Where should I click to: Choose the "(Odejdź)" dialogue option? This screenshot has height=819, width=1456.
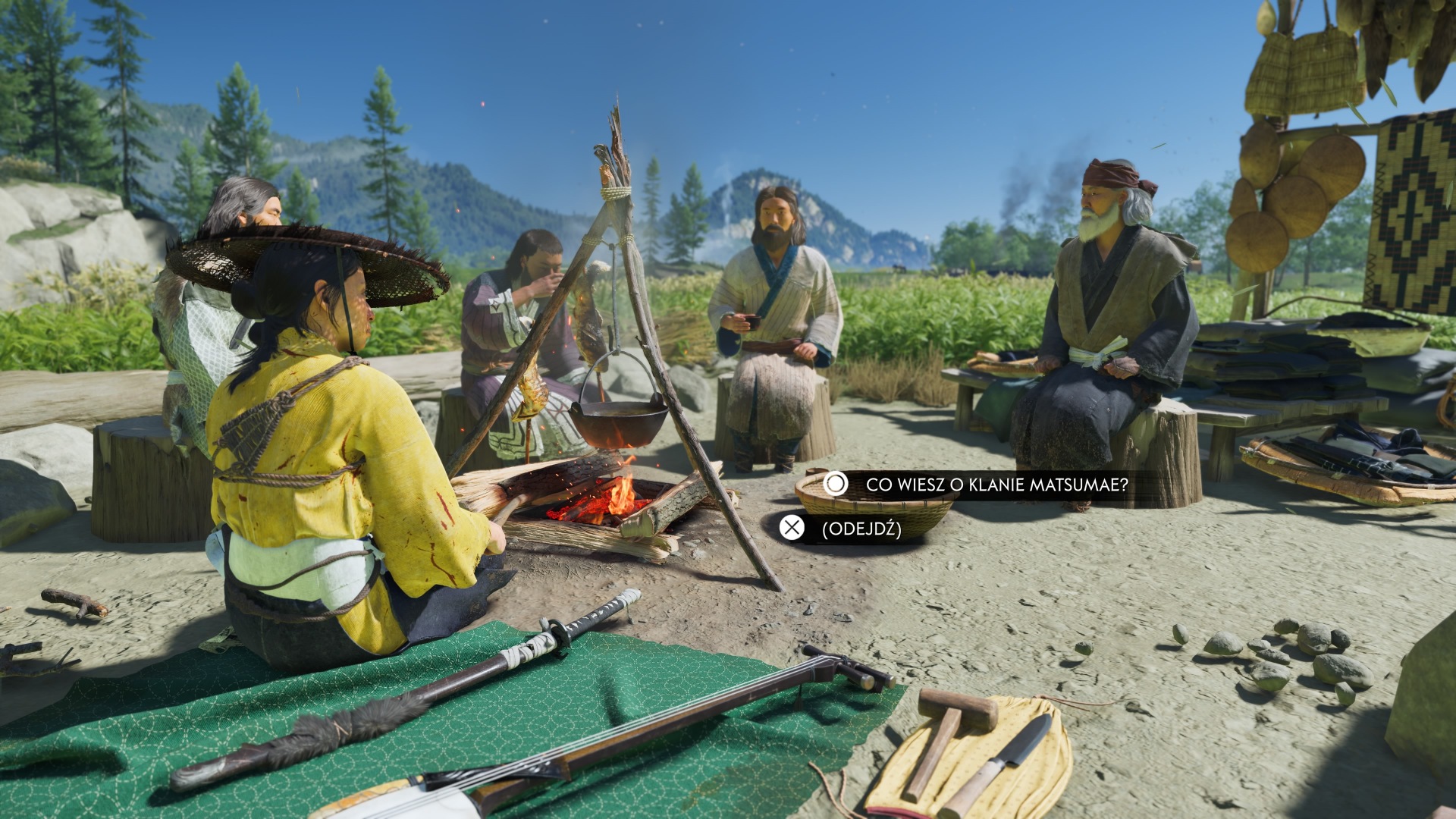[x=861, y=529]
